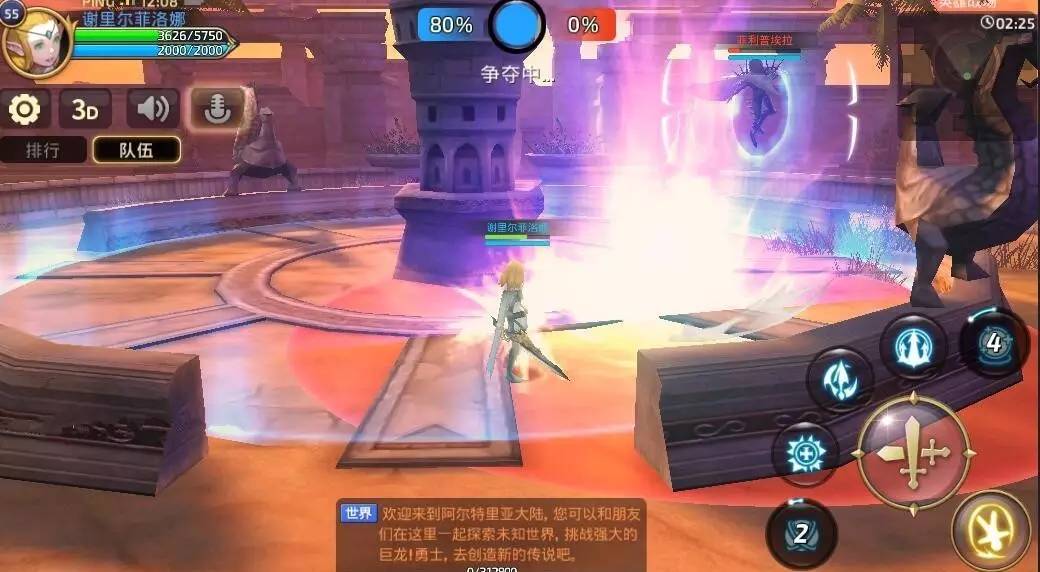
Task: Switch to the 排行 ranking tab
Action: pyautogui.click(x=43, y=150)
